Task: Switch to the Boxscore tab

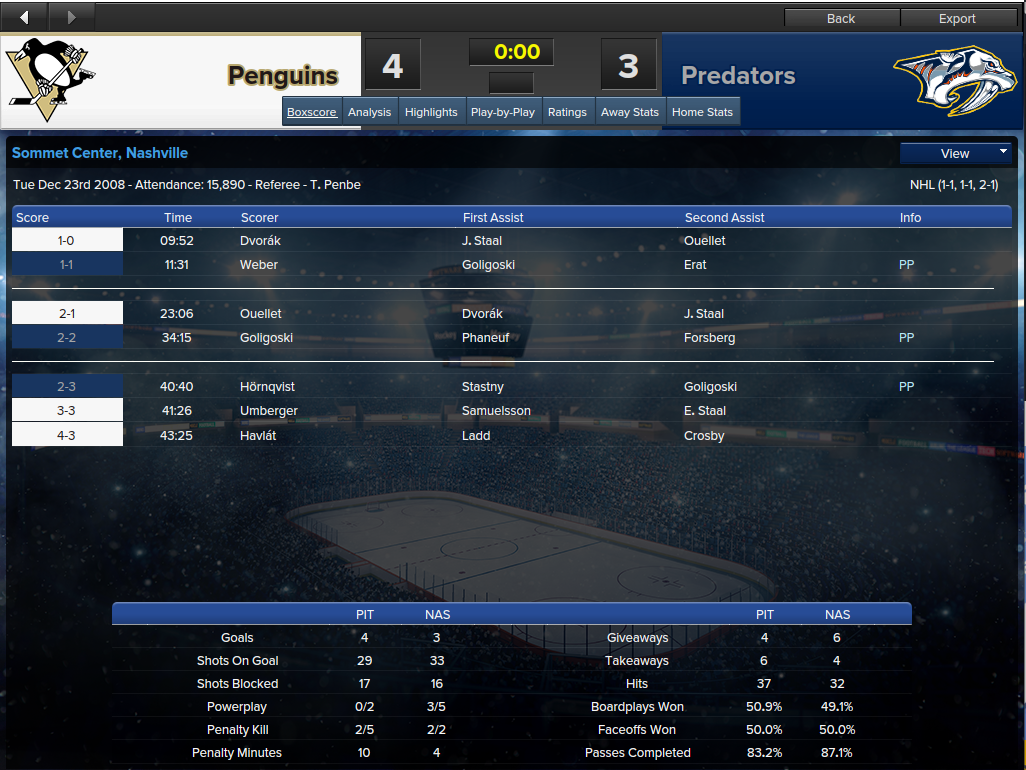Action: tap(312, 112)
